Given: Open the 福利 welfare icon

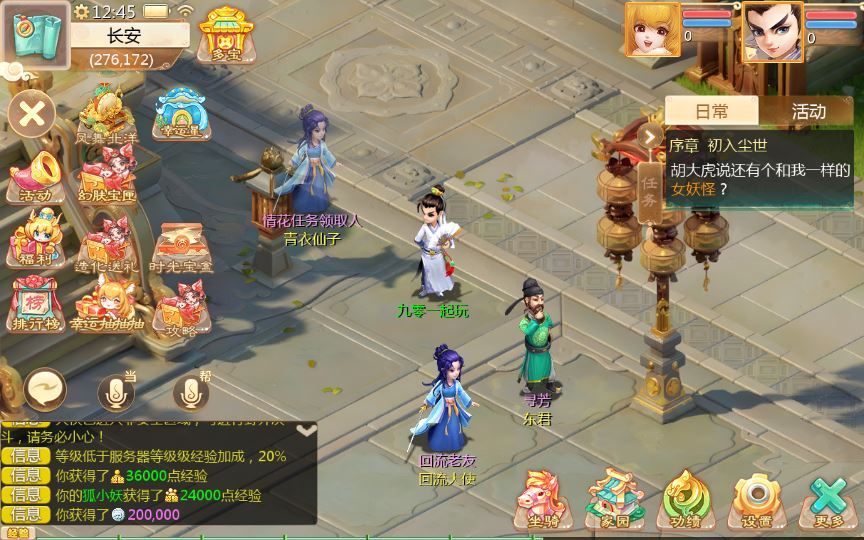Looking at the screenshot, I should 35,240.
